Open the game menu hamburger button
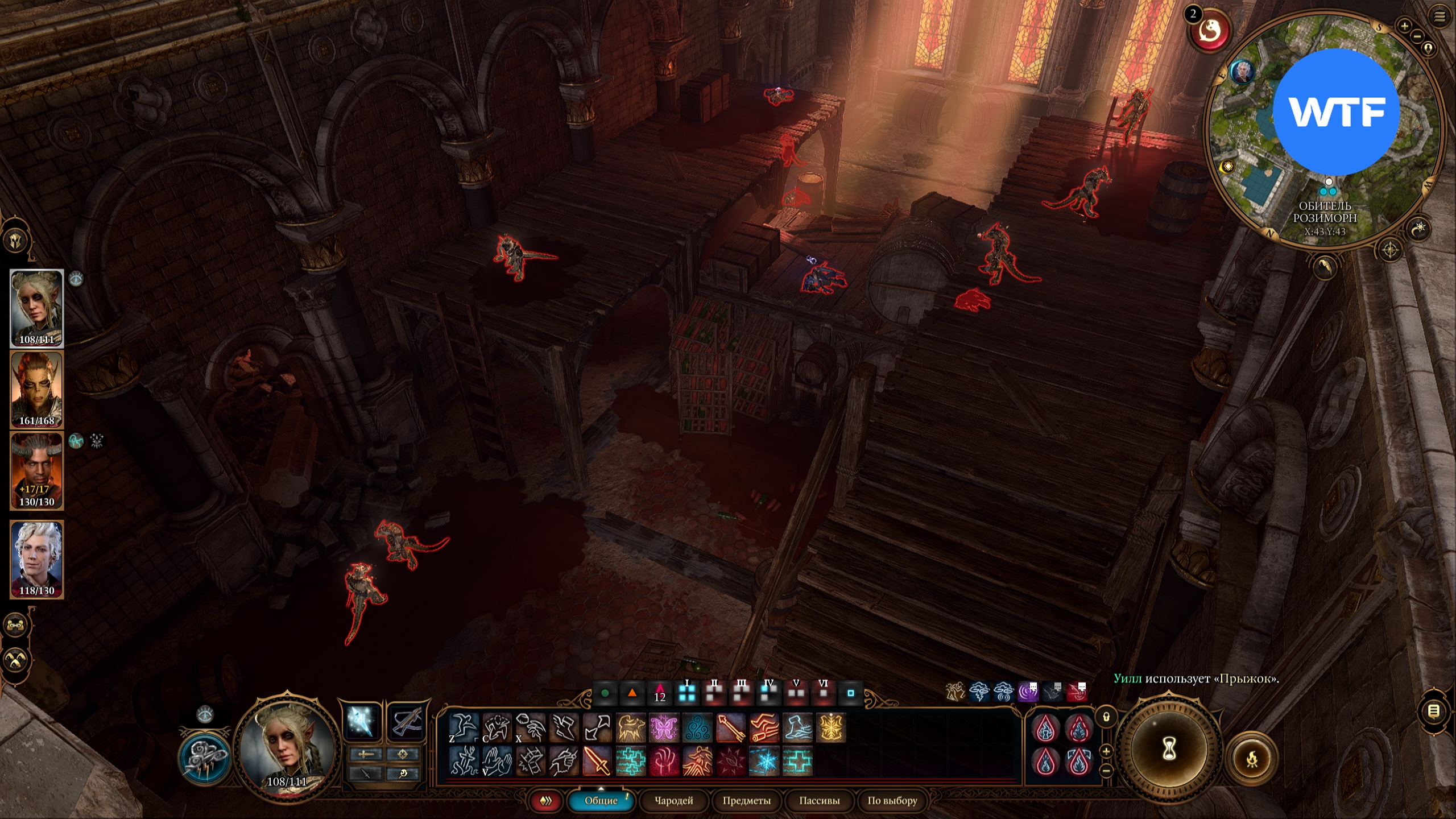 click(x=1440, y=17)
